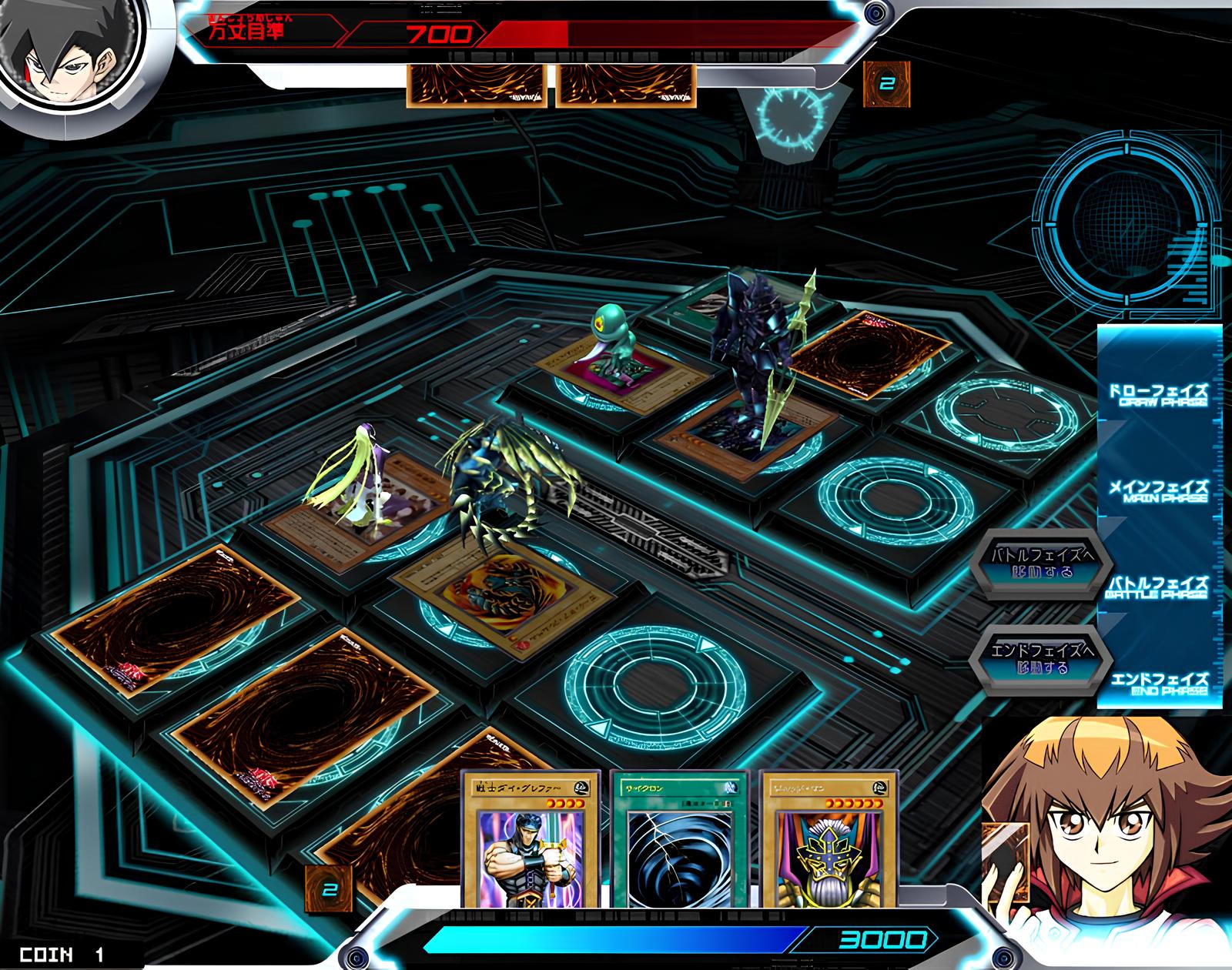Select your green-haired monster card on the field
The image size is (1232, 970).
[346, 507]
